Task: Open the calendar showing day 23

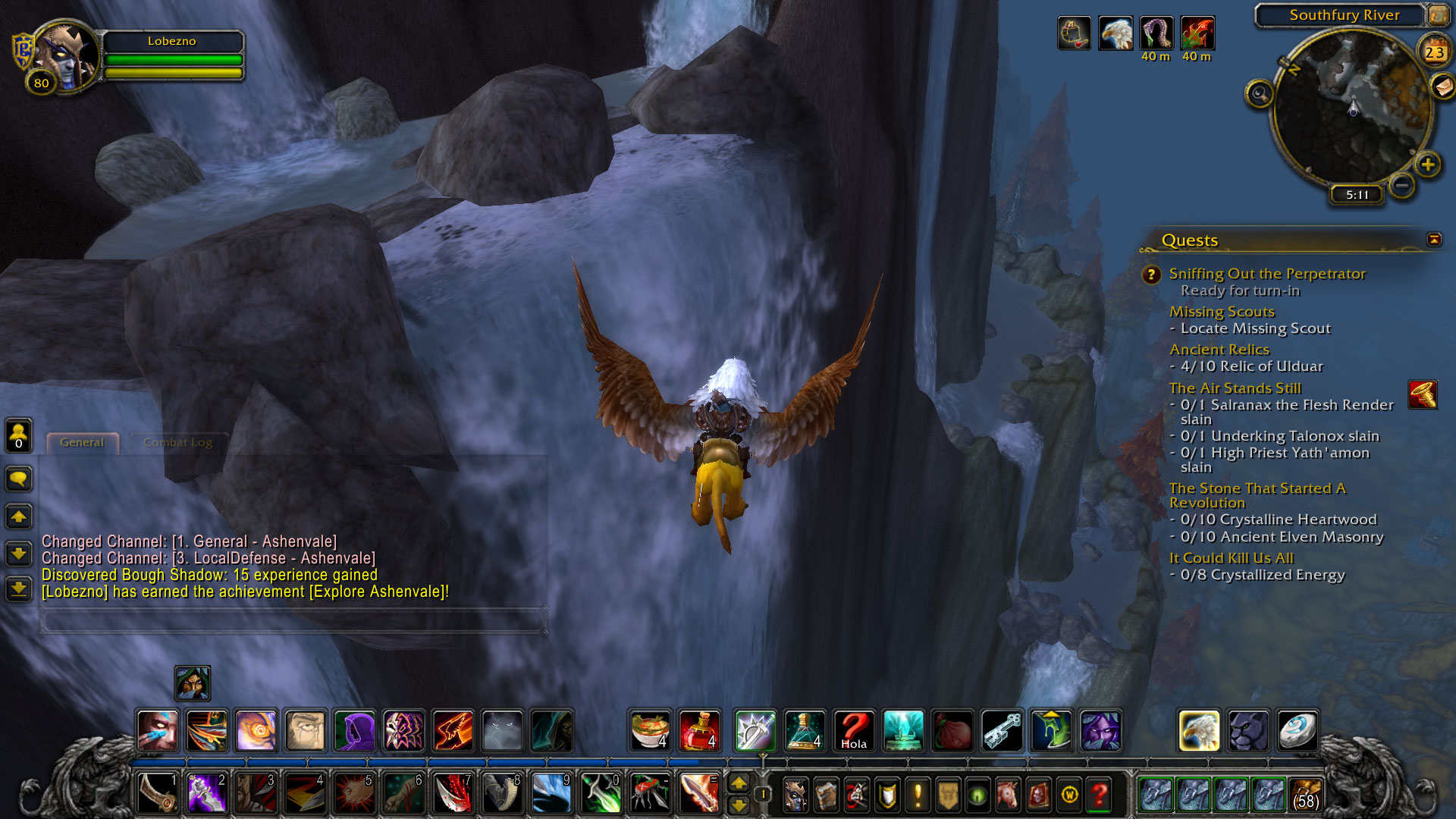Action: pyautogui.click(x=1433, y=52)
